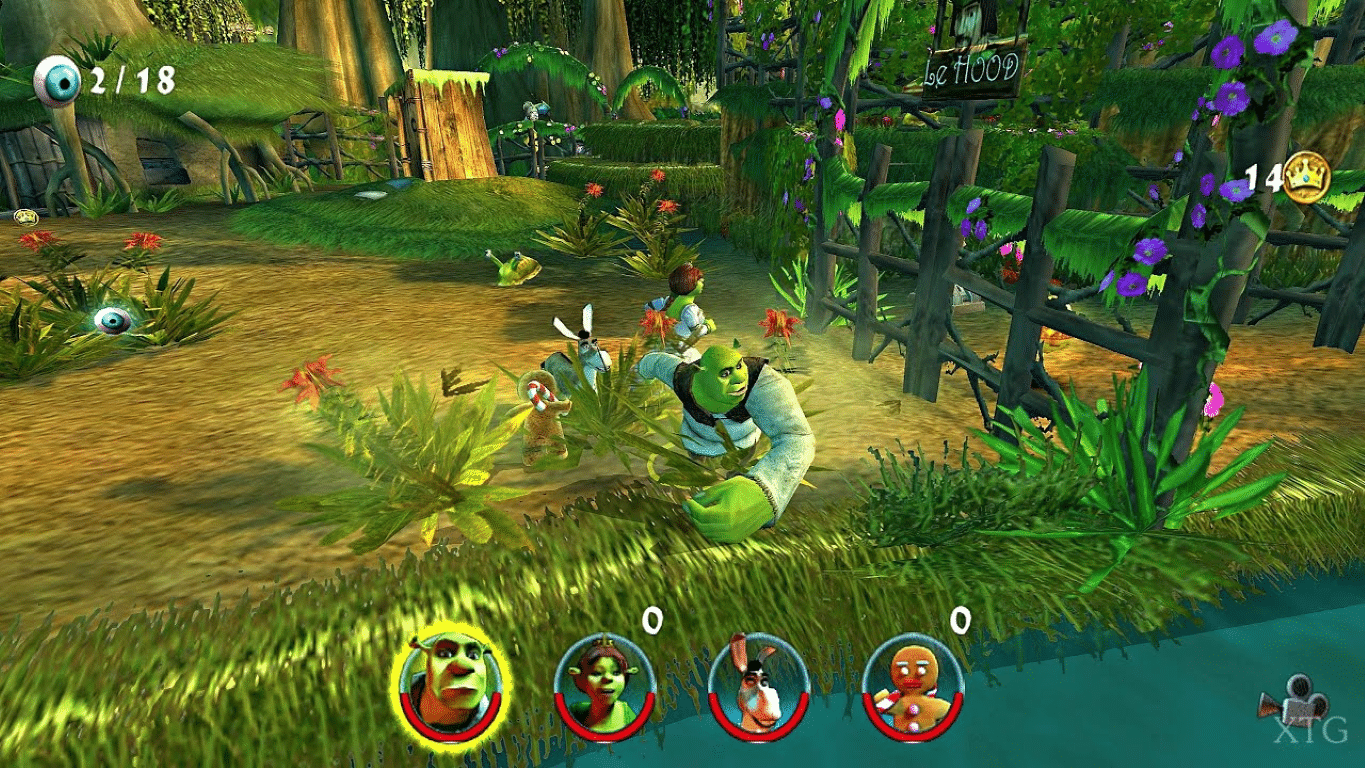Select the camera recording icon in bottom right
The height and width of the screenshot is (768, 1365).
click(1296, 699)
